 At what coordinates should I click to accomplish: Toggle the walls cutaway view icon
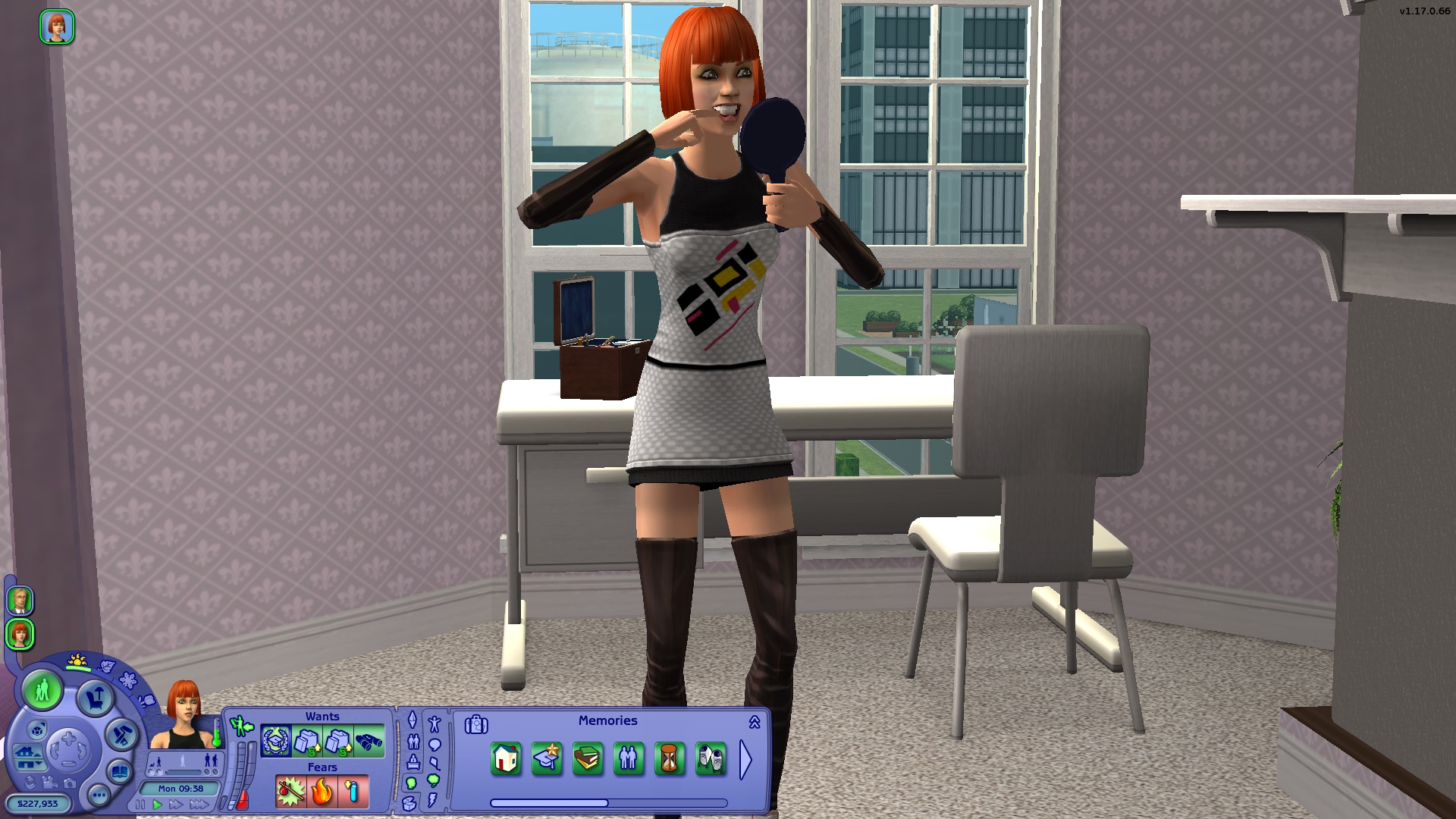(x=37, y=731)
